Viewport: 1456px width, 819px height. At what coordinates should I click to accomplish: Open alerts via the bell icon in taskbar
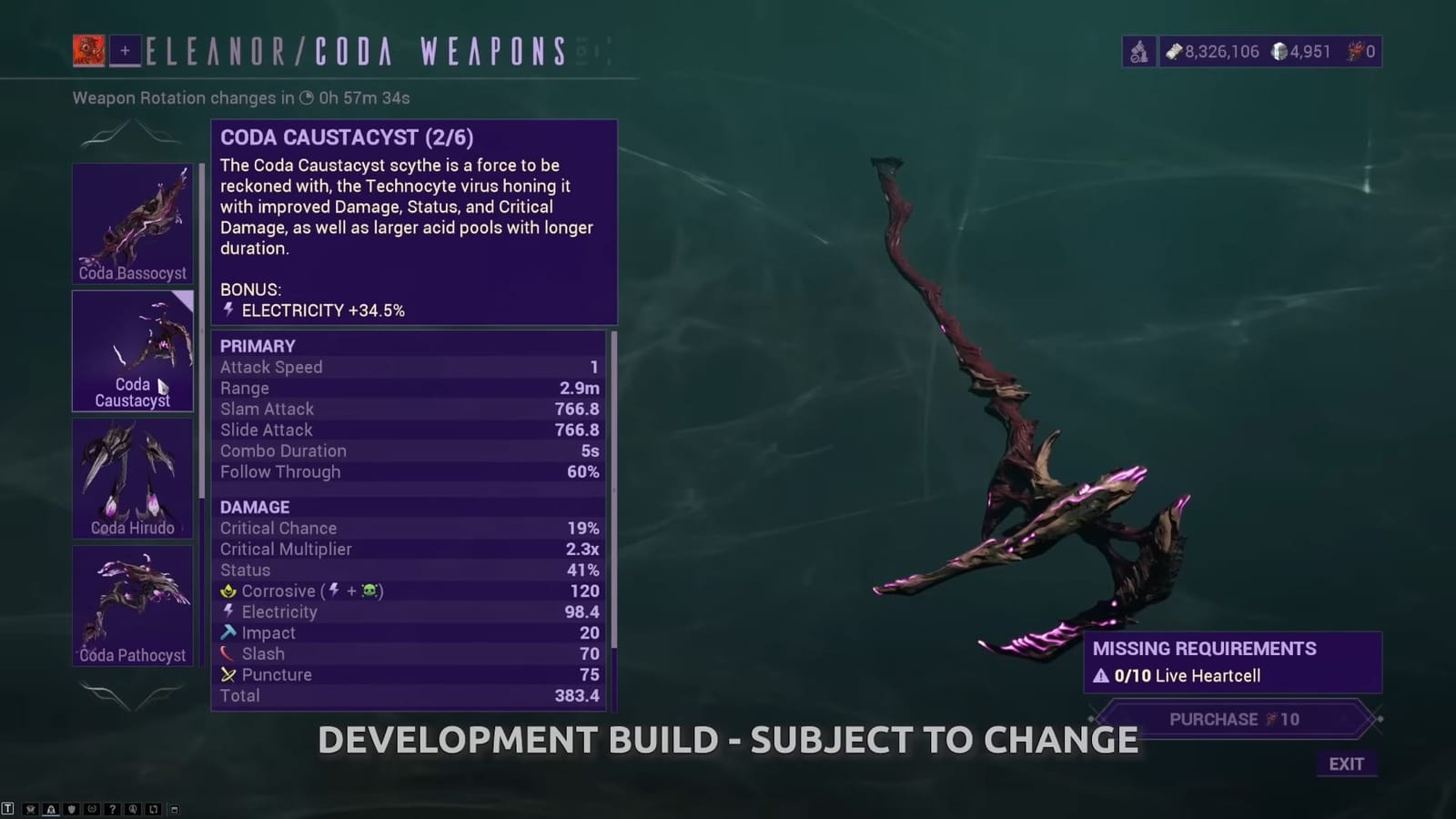coord(50,808)
